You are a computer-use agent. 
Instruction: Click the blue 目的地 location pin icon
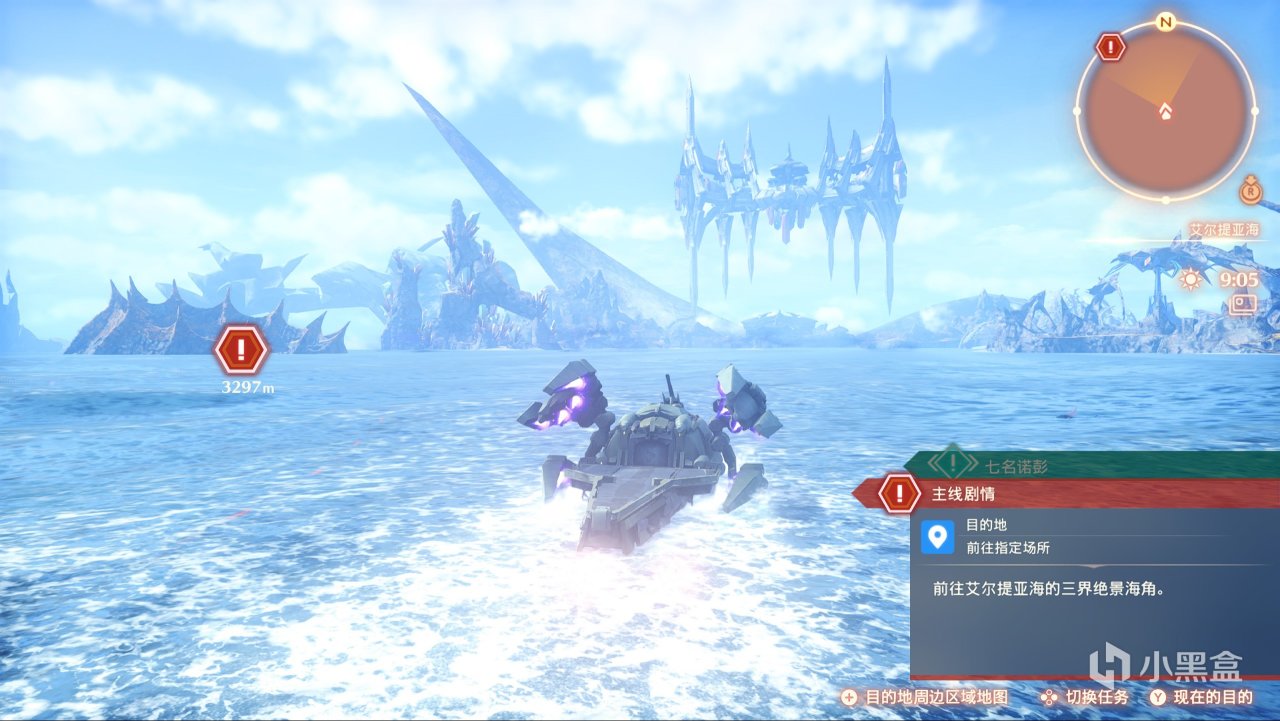point(937,537)
